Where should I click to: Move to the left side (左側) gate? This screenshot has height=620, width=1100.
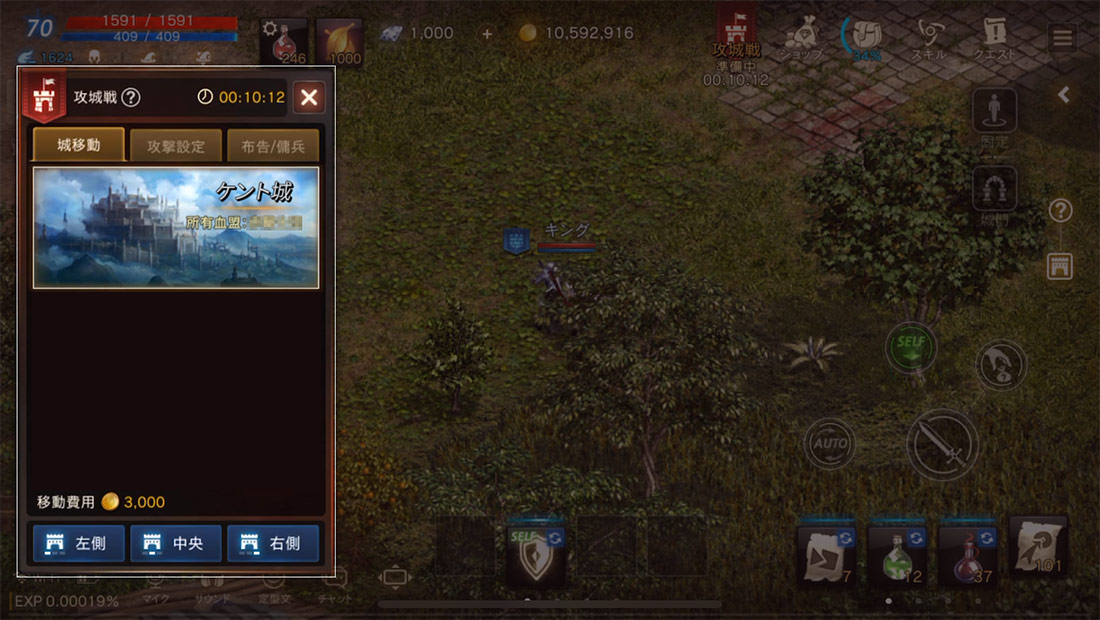click(79, 543)
